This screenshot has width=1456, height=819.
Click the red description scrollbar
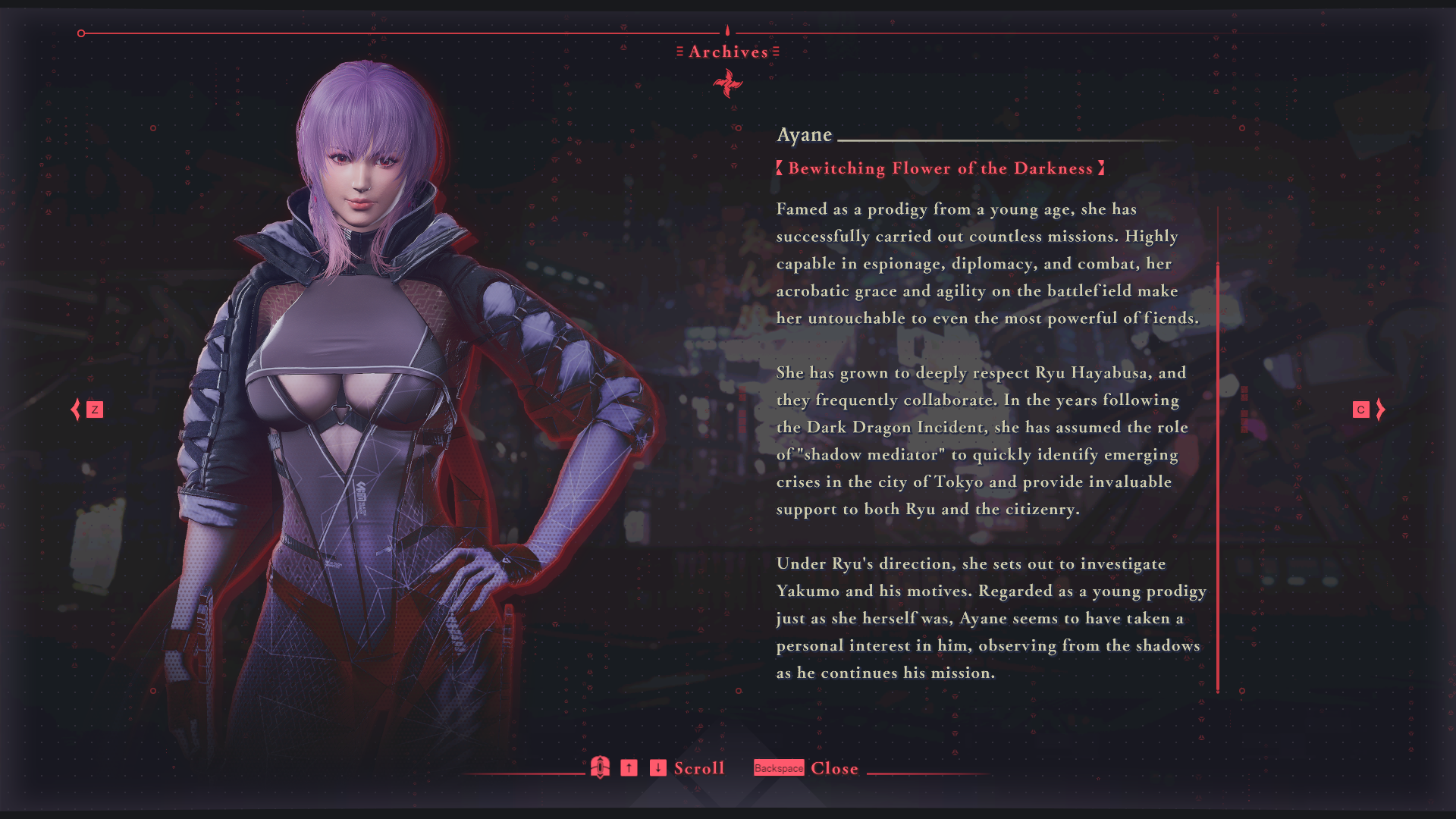(1218, 476)
